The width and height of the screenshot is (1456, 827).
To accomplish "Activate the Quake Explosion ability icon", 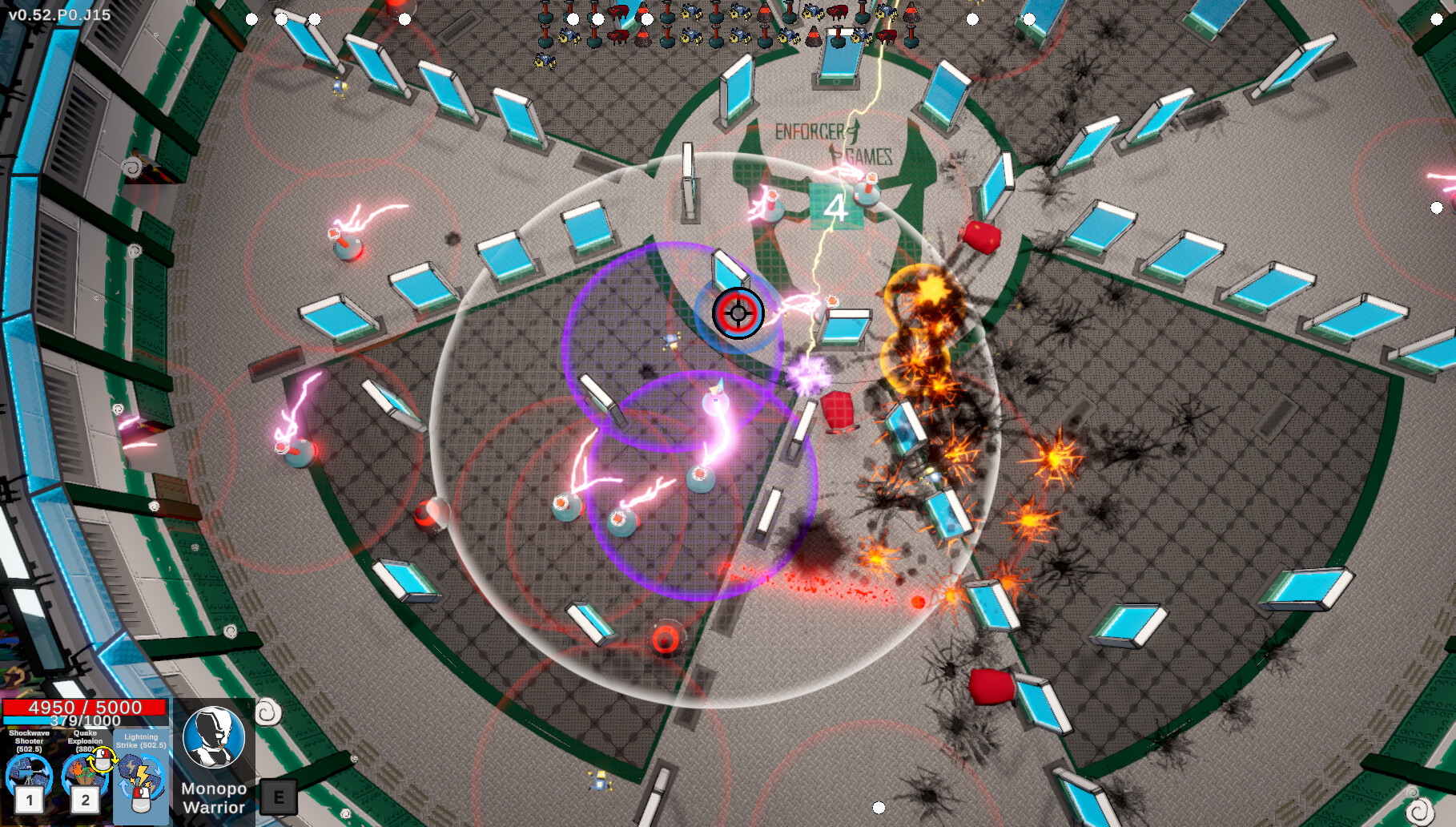I will pyautogui.click(x=86, y=772).
